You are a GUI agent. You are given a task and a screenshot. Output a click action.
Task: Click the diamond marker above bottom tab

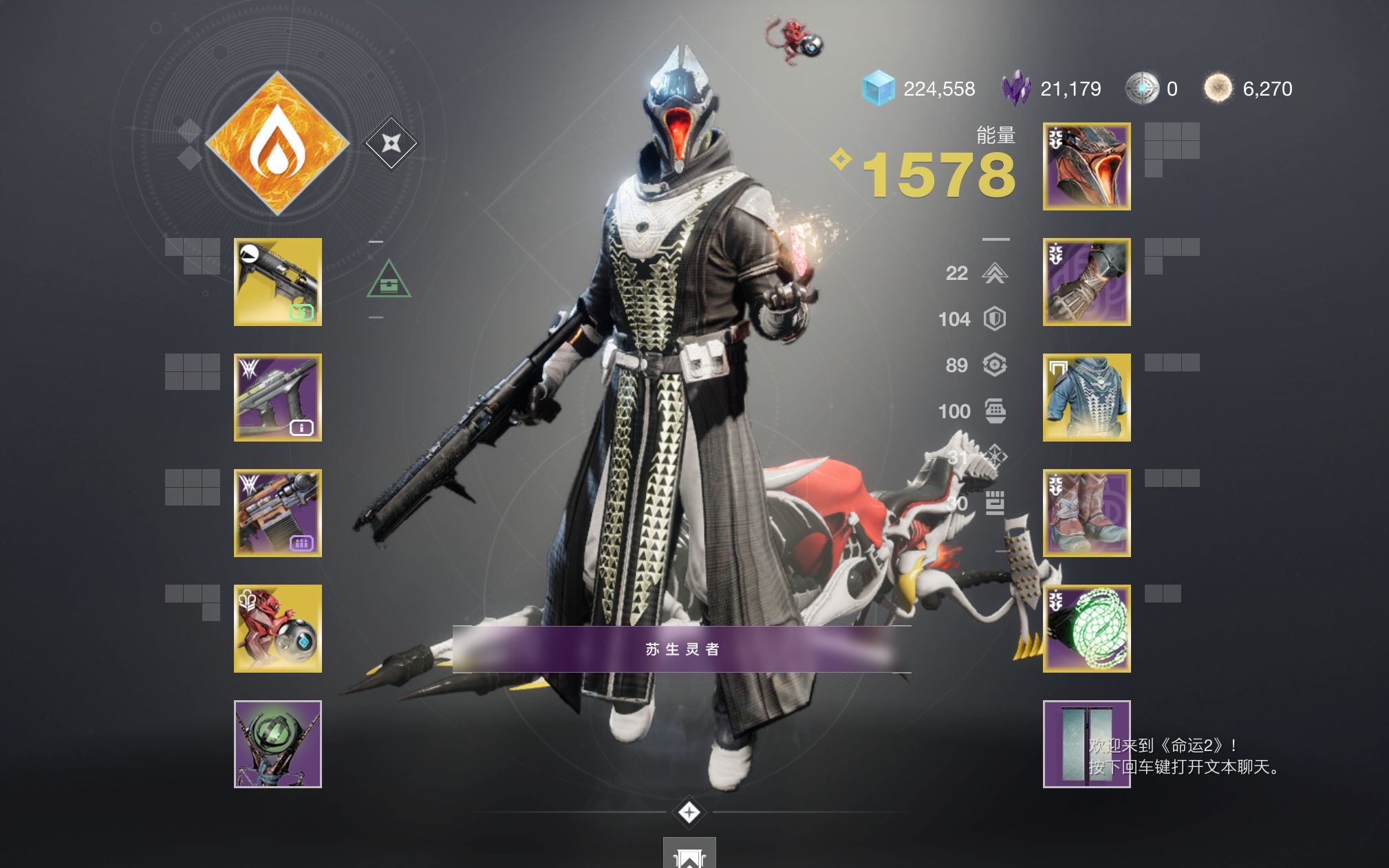pyautogui.click(x=689, y=812)
